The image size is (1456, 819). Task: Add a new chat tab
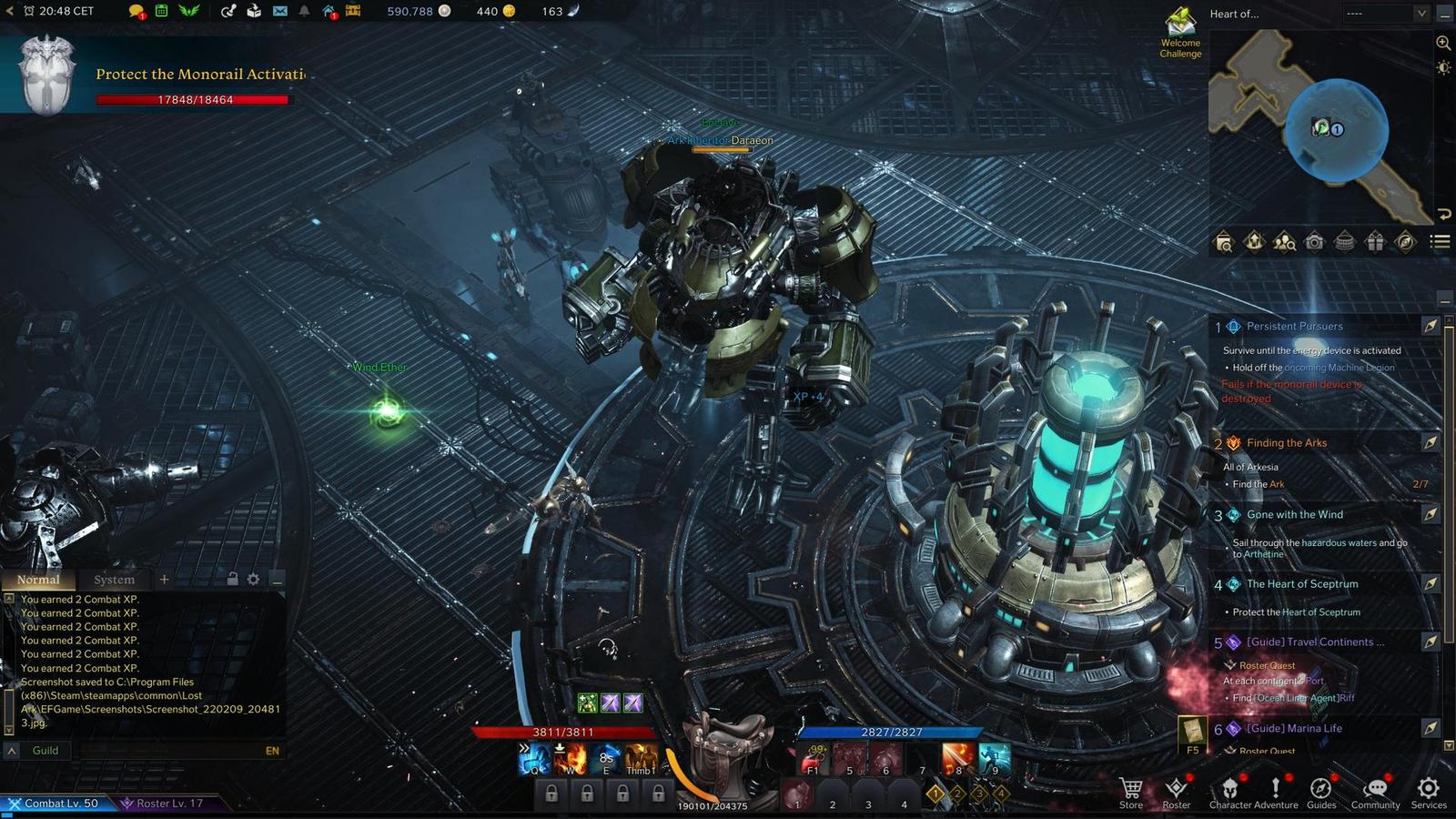coord(164,580)
